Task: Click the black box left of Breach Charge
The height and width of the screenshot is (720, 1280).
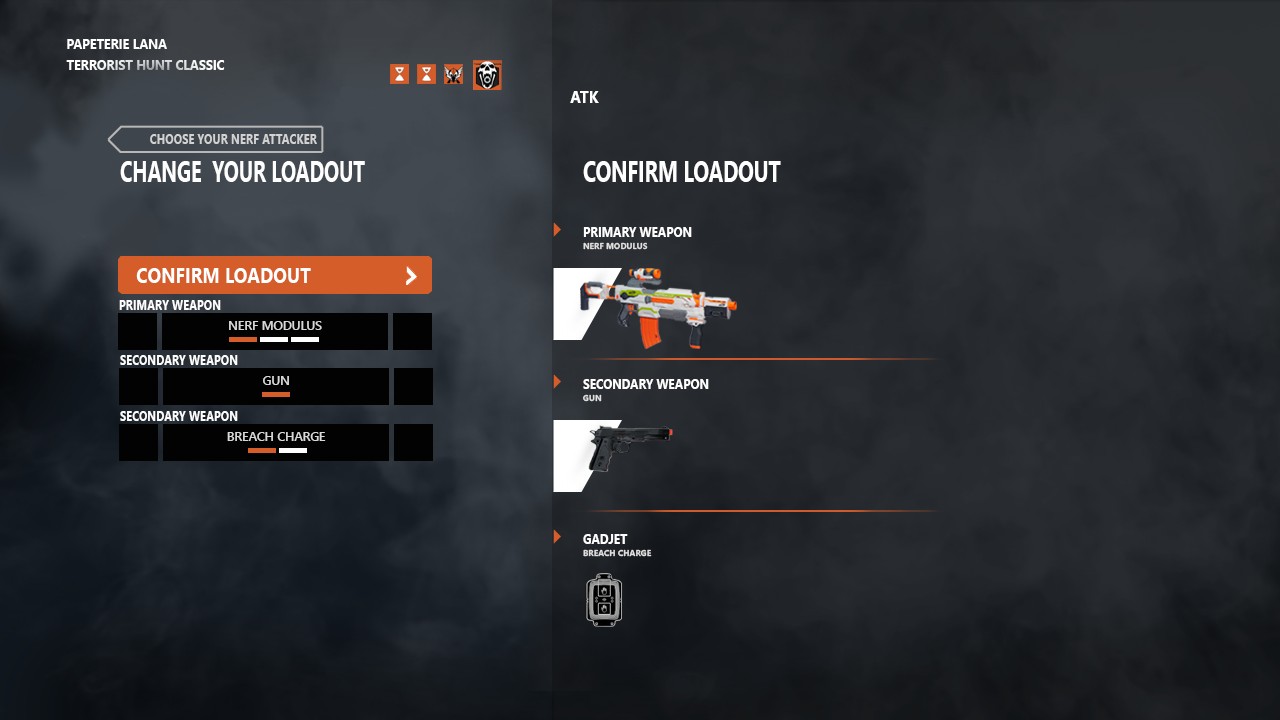Action: click(x=139, y=442)
